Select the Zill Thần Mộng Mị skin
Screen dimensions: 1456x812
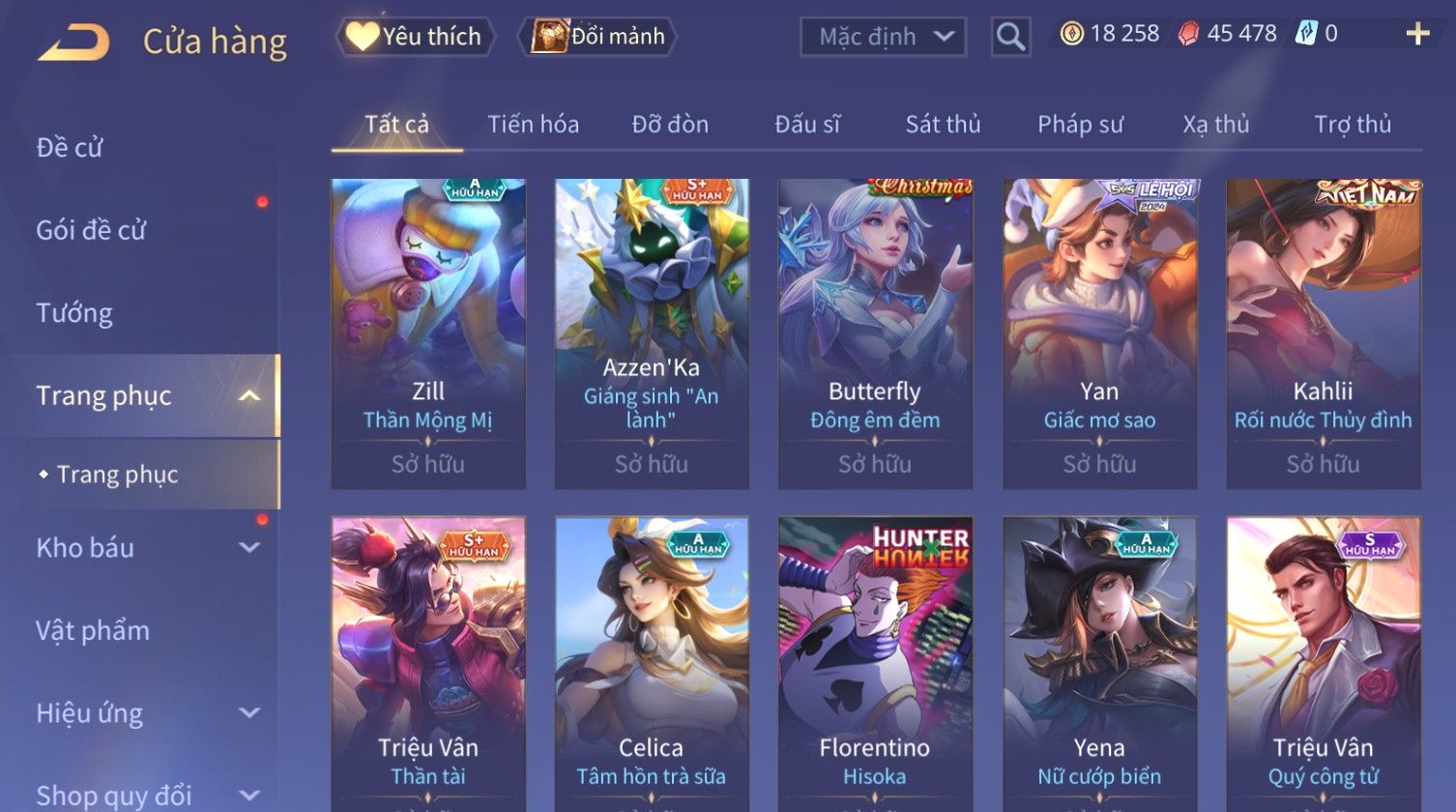point(428,333)
